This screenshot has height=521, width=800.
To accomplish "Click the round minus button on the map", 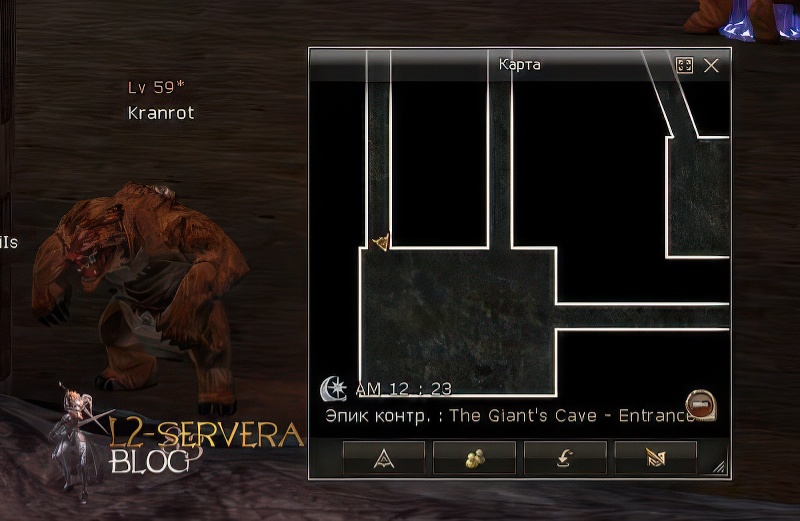I will pos(701,403).
